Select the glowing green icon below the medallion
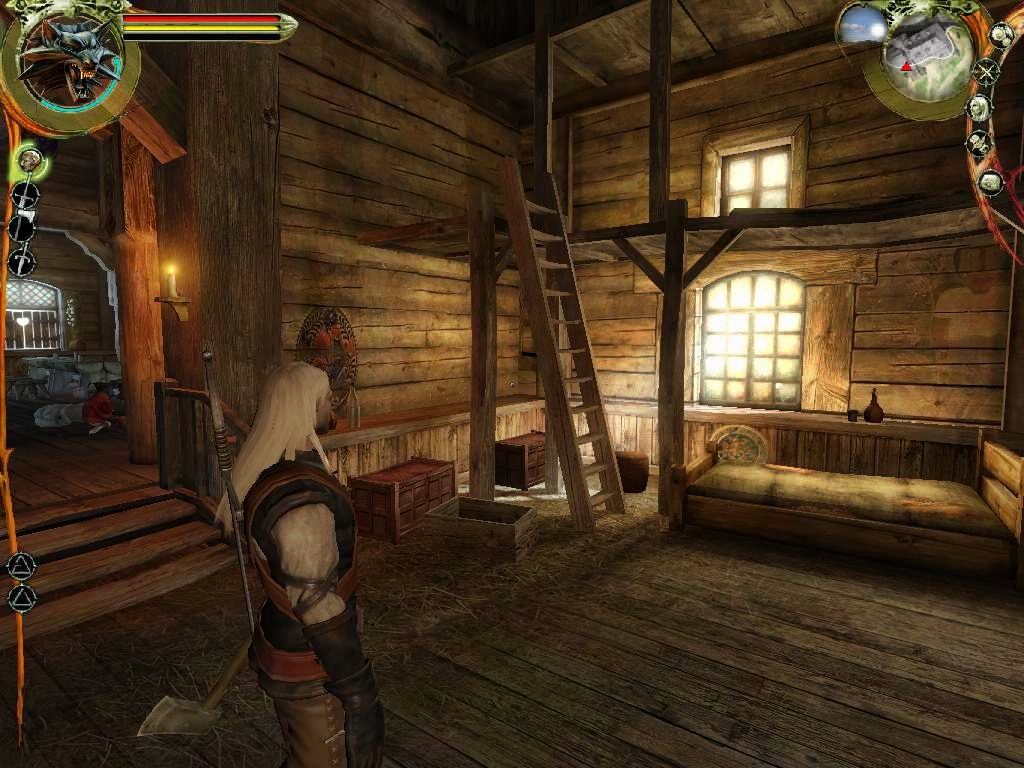Screen dimensions: 1024x768 29,159
